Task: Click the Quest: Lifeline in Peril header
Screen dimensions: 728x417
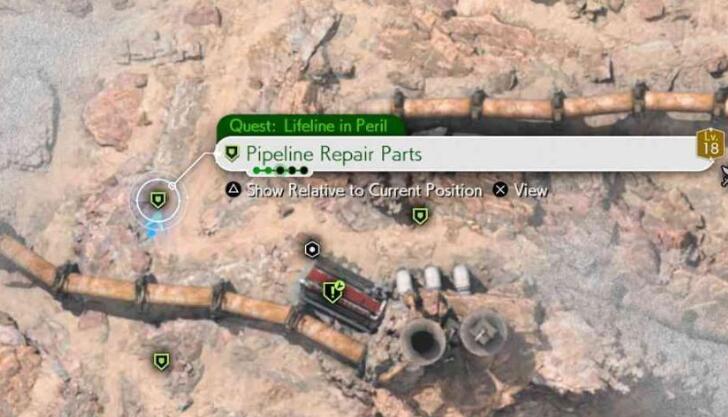Action: point(314,126)
